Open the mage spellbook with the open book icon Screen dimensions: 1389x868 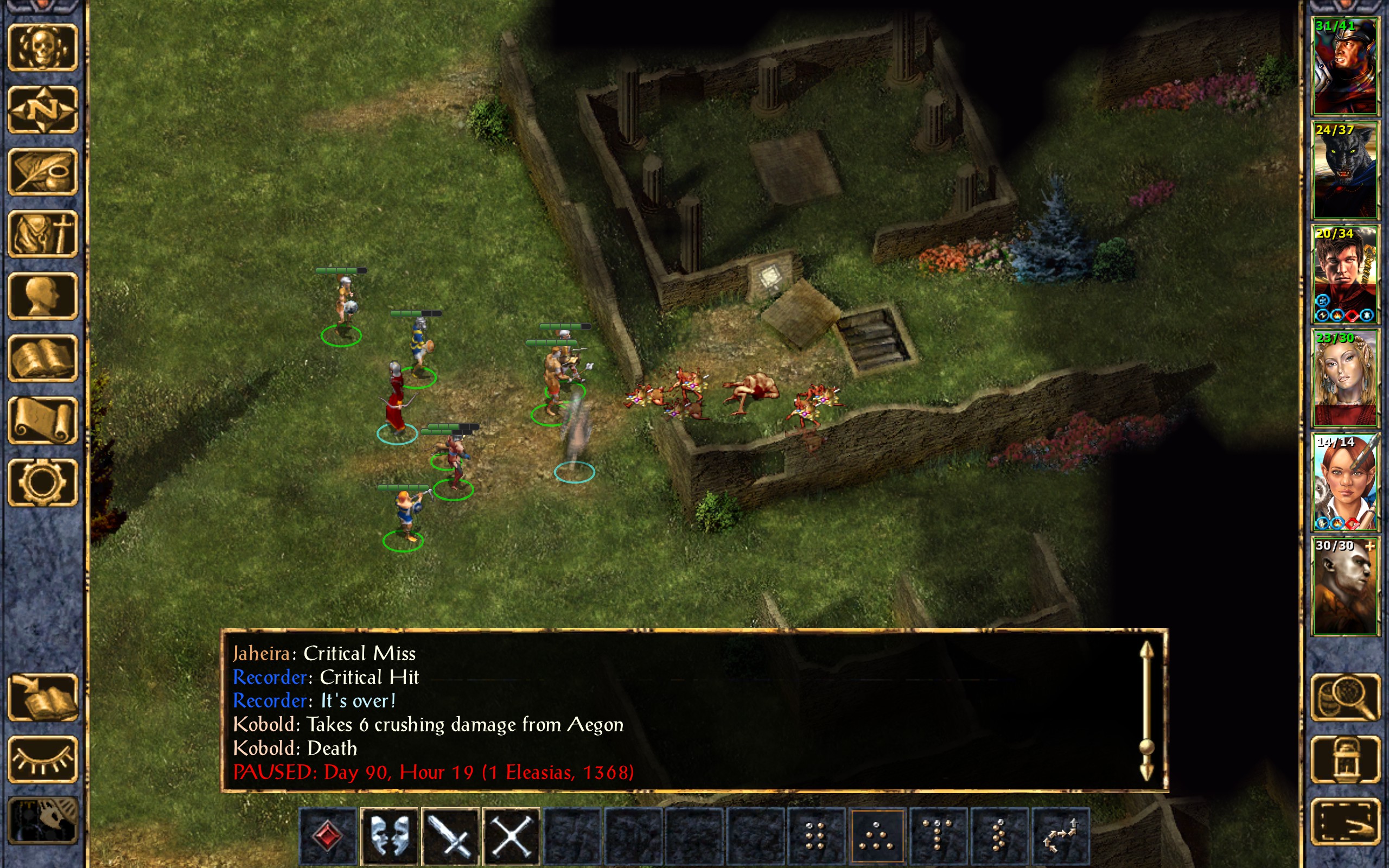click(42, 358)
